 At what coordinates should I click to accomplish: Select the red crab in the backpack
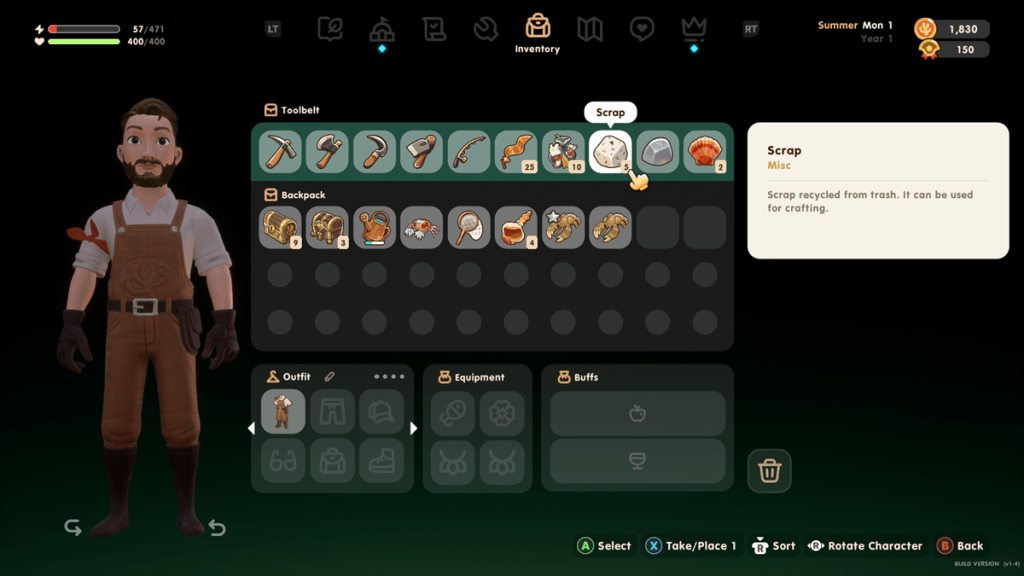421,228
